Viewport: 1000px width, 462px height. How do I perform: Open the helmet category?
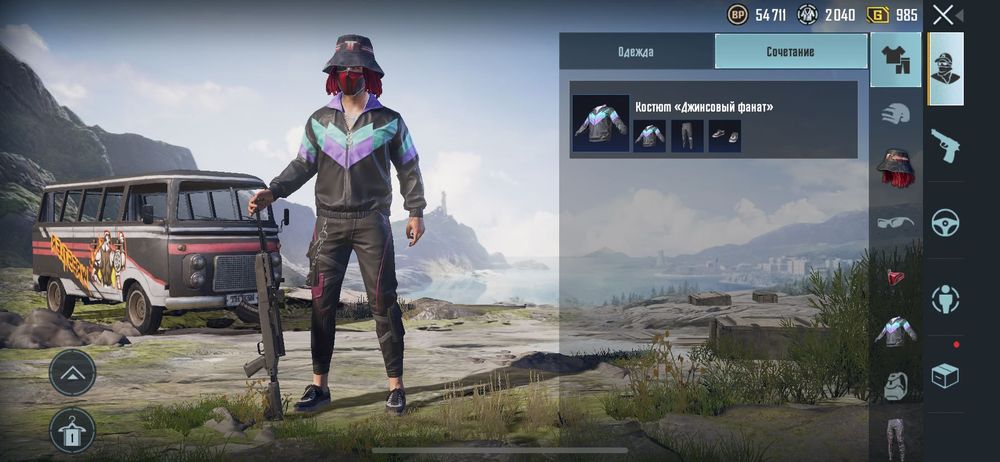896,114
